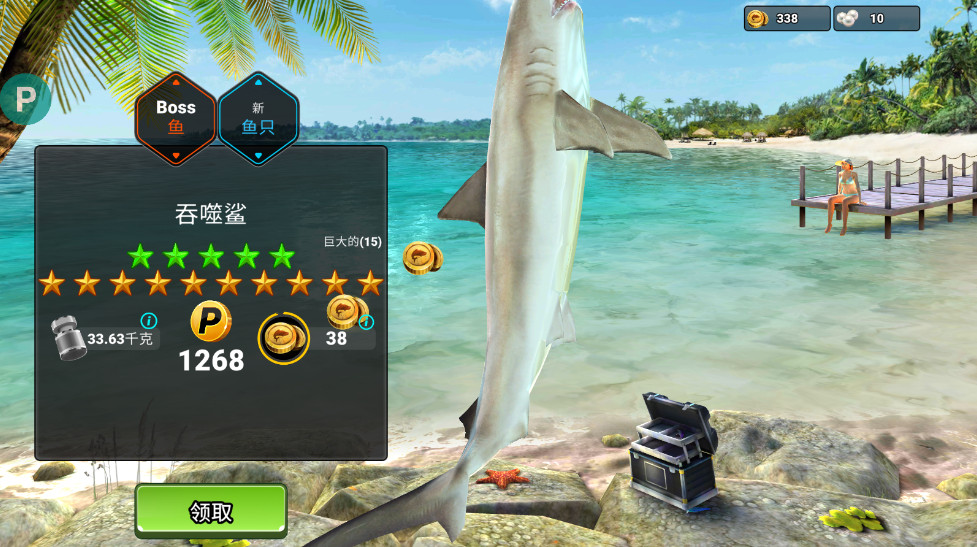Open the gold coin balance showing 338
Screen dimensions: 977x547
[786, 19]
